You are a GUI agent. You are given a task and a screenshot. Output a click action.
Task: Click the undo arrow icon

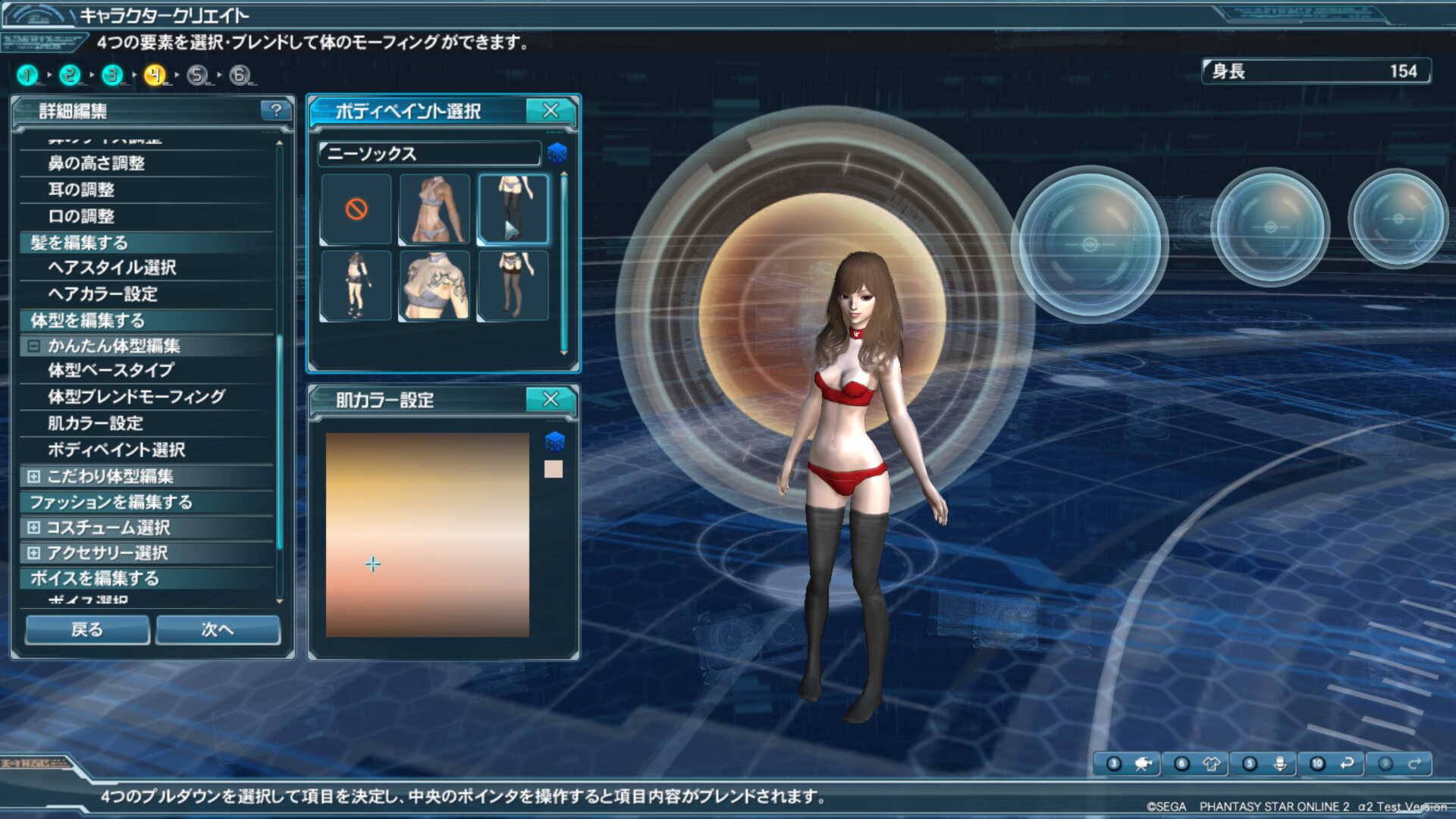tap(1347, 764)
